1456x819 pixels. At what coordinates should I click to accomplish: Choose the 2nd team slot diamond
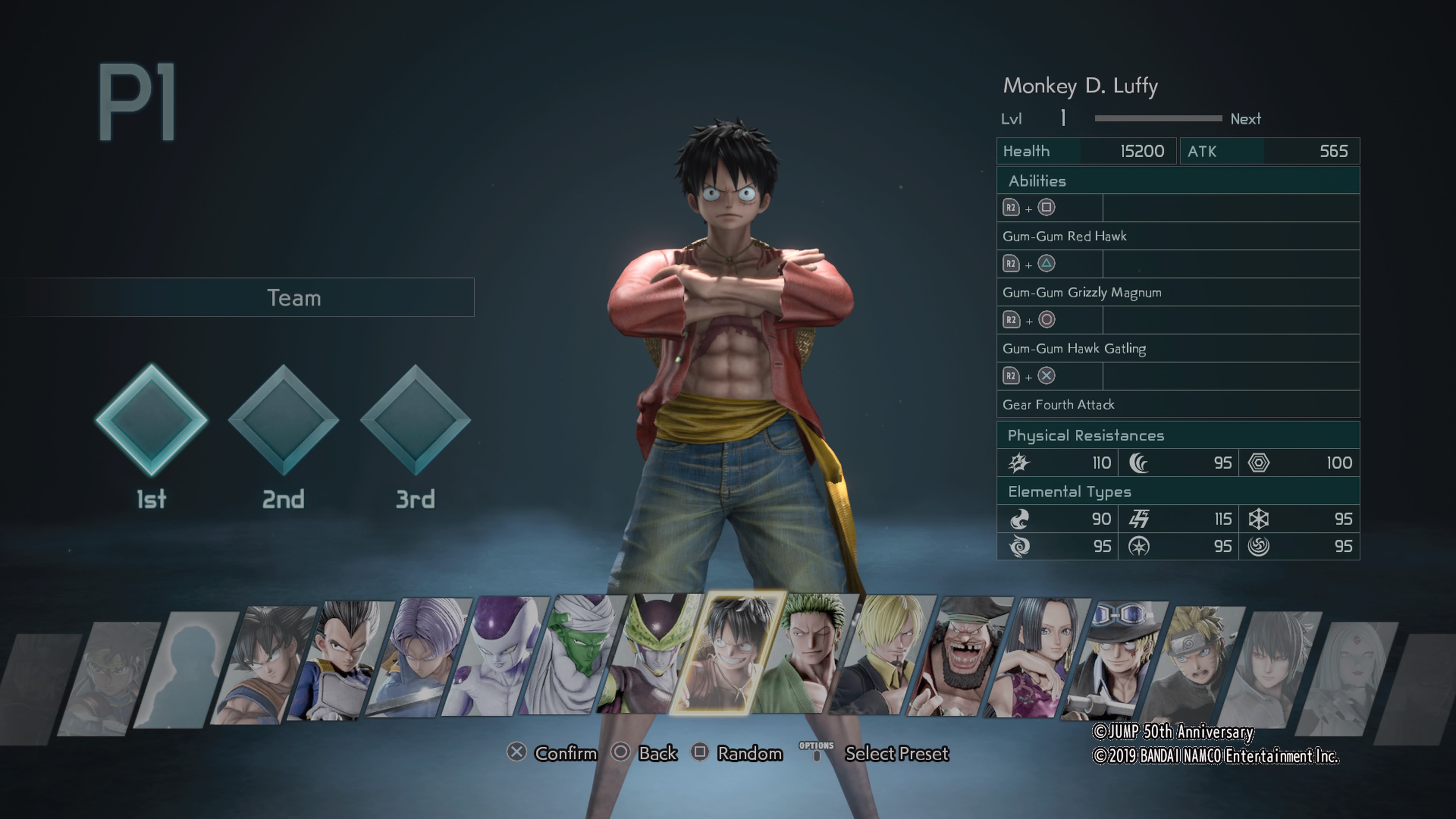point(283,420)
